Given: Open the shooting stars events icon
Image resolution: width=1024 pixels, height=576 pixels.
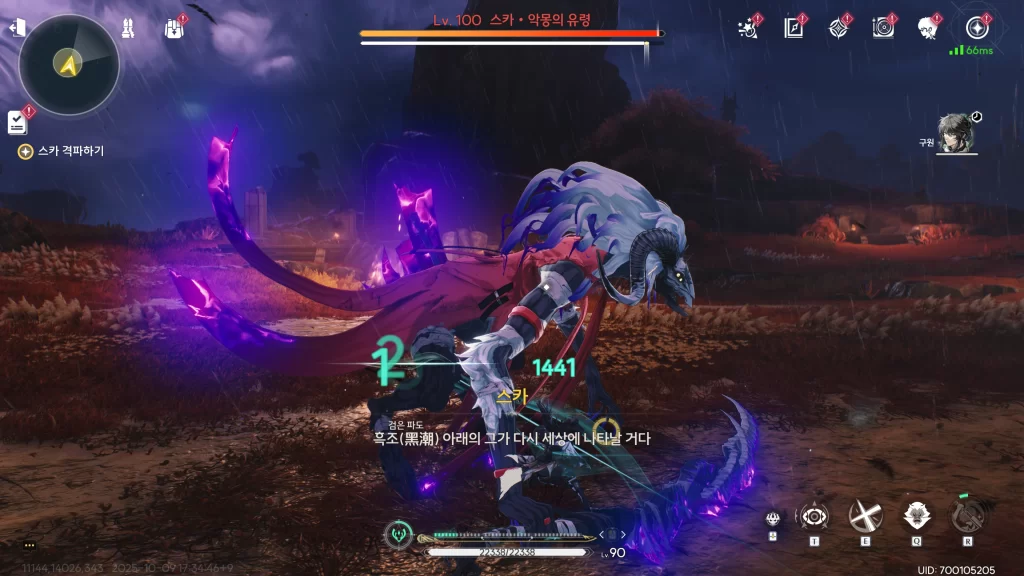Looking at the screenshot, I should coord(748,28).
